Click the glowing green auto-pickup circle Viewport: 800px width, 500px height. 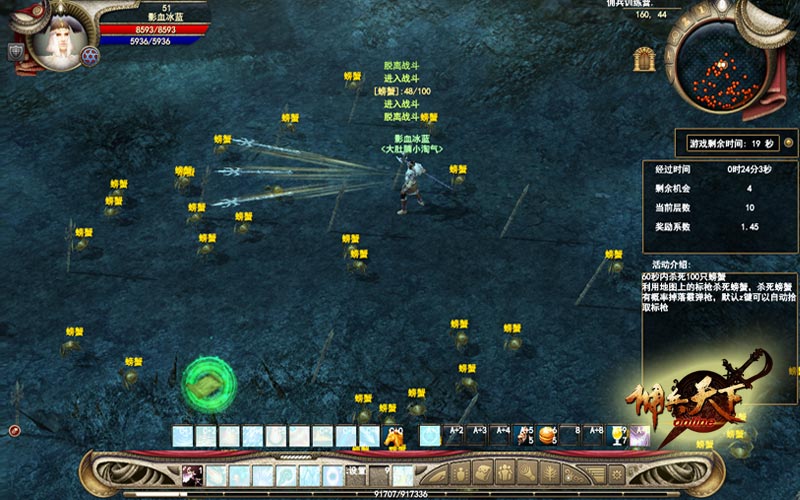tap(209, 385)
